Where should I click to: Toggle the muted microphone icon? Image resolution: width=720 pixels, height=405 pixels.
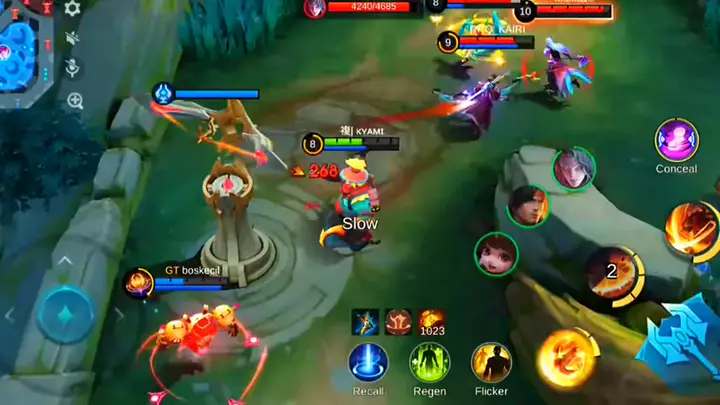73,68
